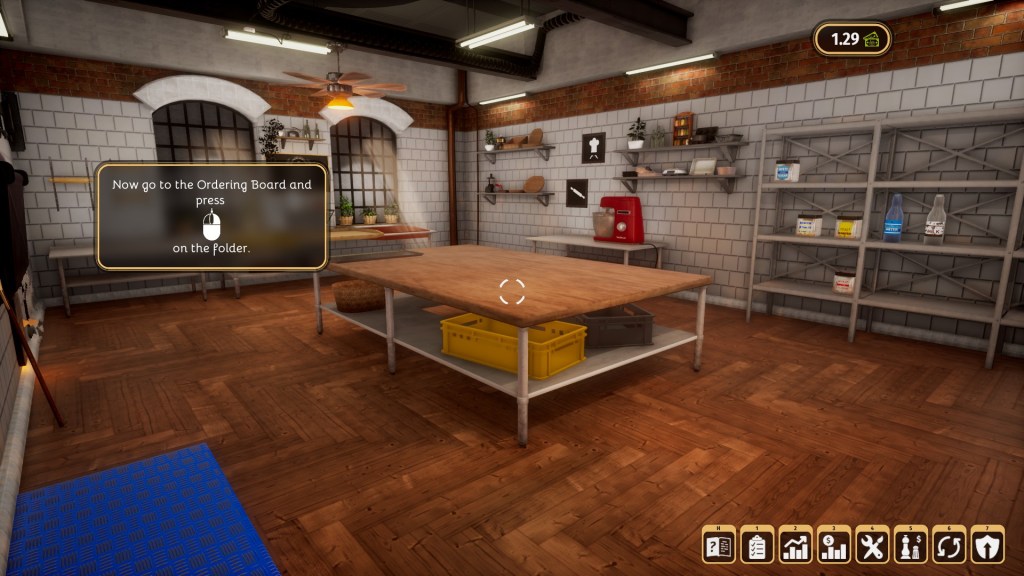Open the shield with up arrow icon
This screenshot has height=576, width=1024.
[987, 545]
